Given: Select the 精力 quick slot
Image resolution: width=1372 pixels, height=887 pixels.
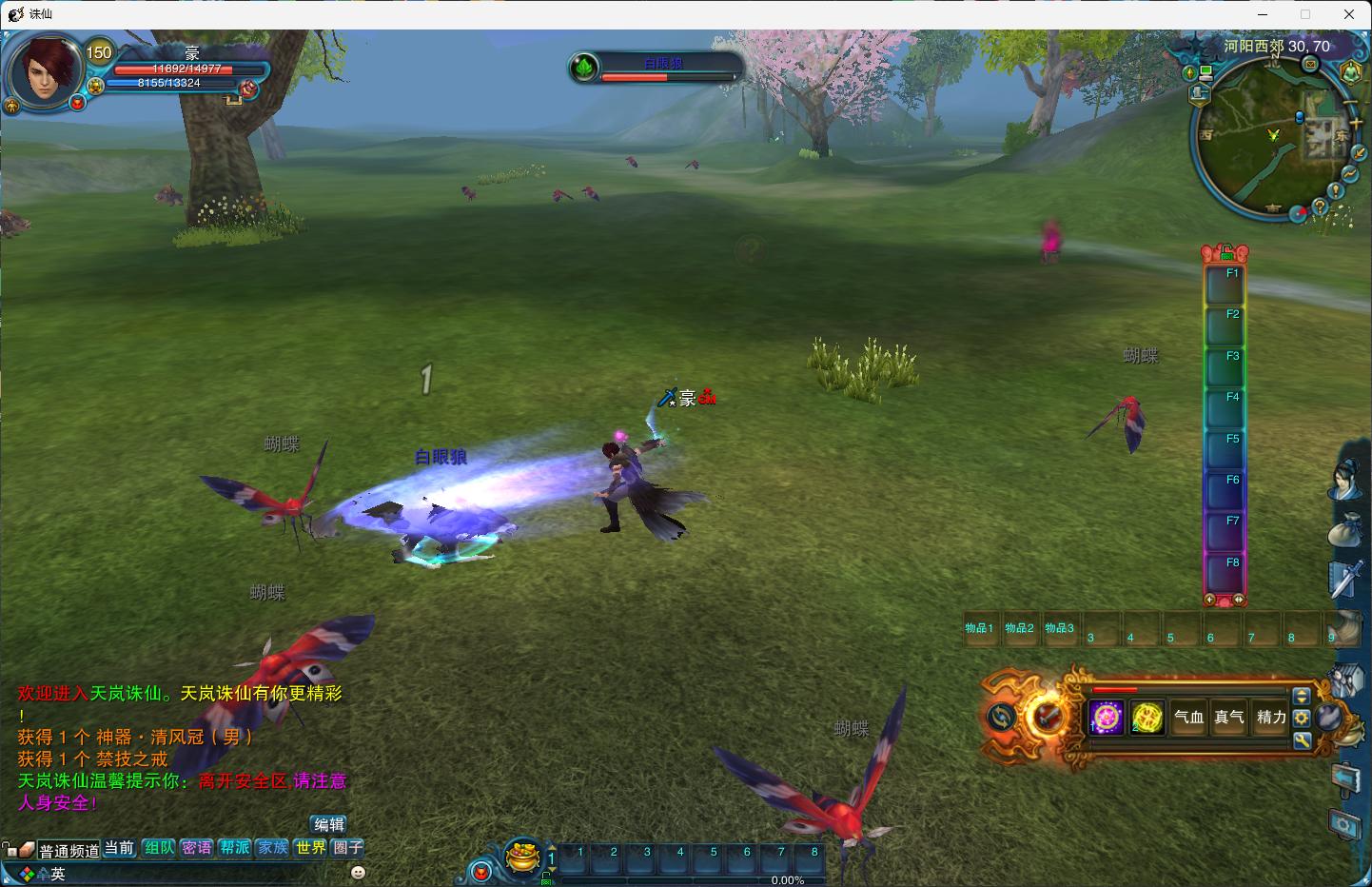Looking at the screenshot, I should click(1271, 718).
